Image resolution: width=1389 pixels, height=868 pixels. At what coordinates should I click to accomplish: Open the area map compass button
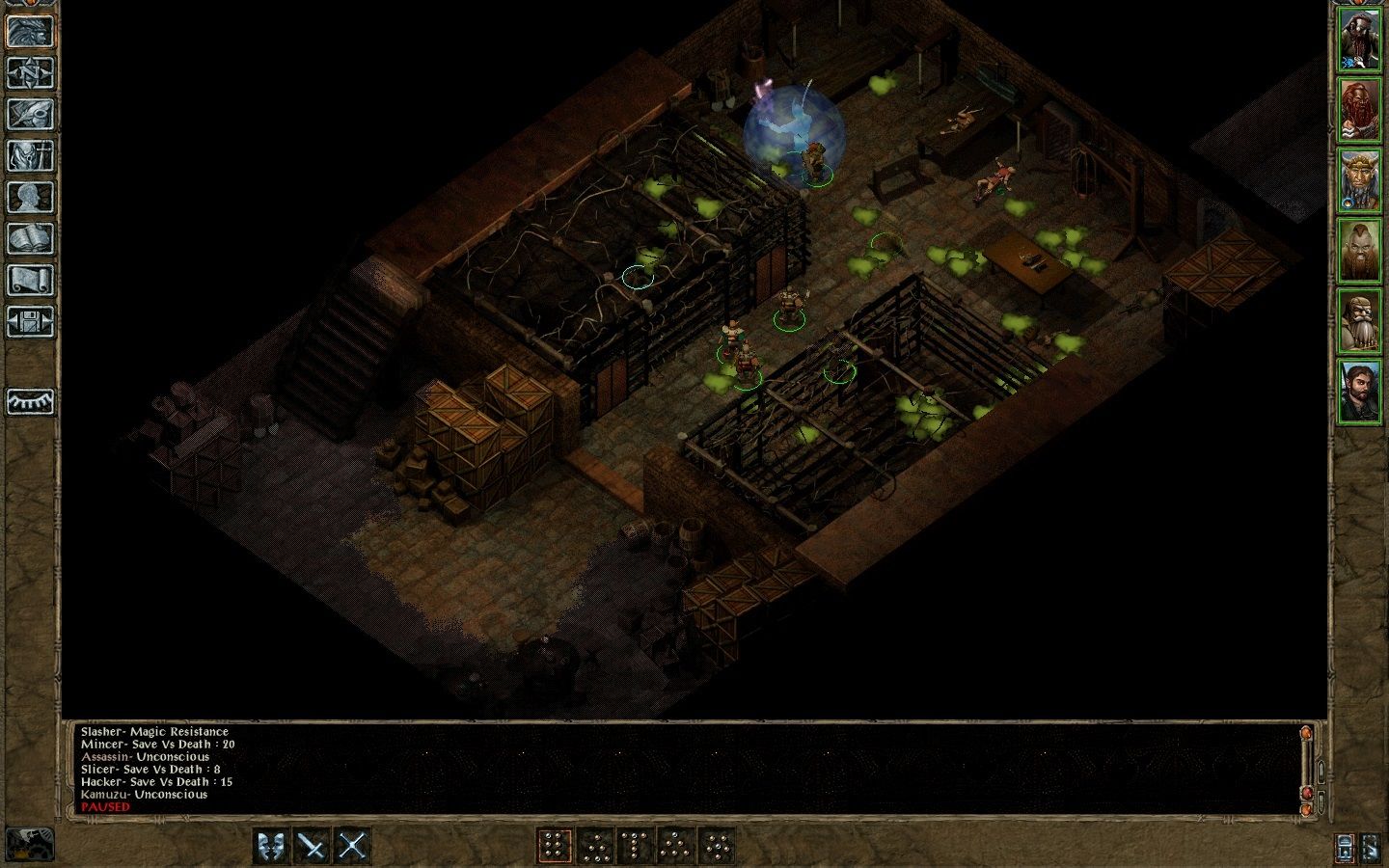30,72
